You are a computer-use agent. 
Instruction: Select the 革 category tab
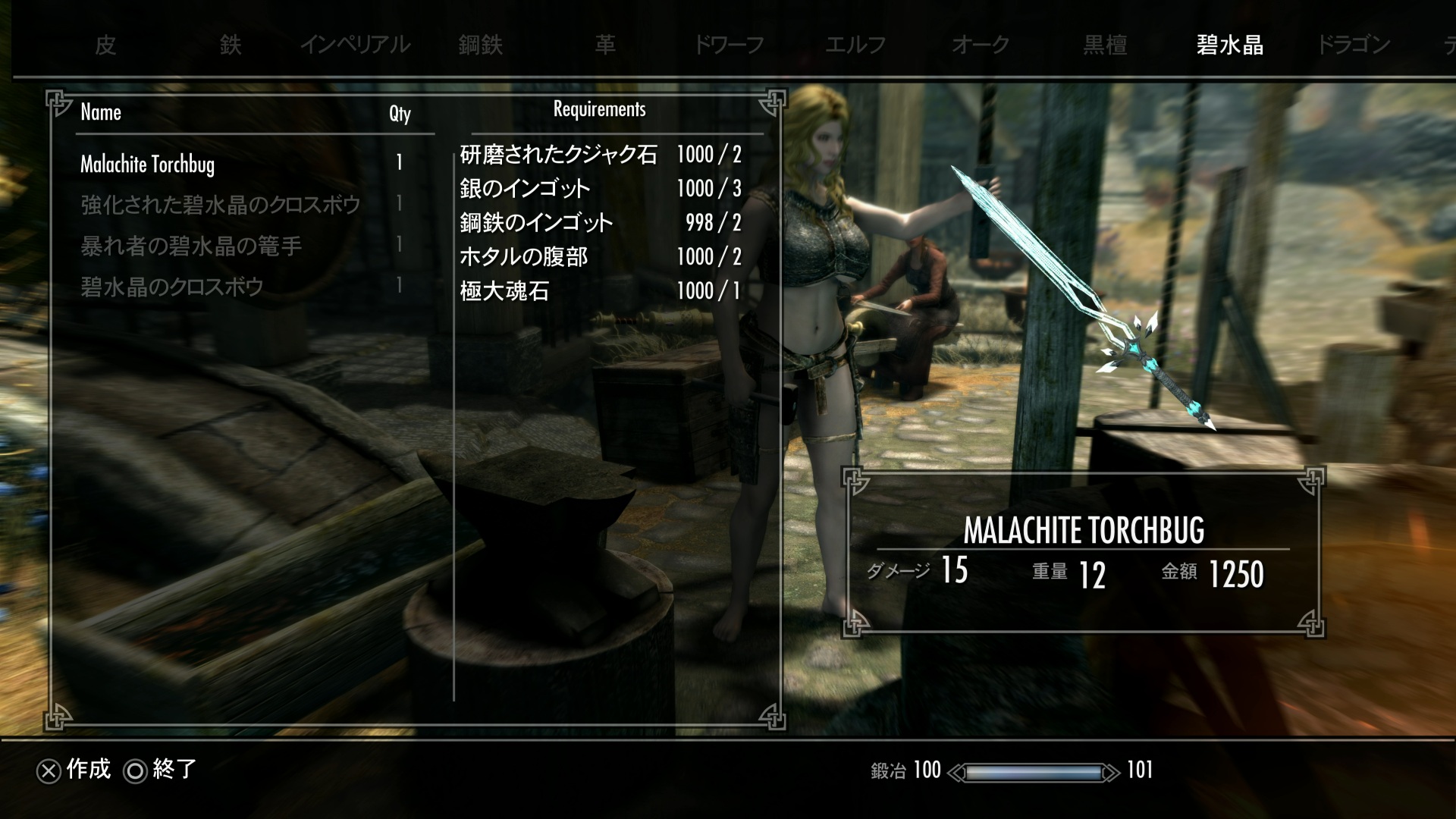(605, 45)
